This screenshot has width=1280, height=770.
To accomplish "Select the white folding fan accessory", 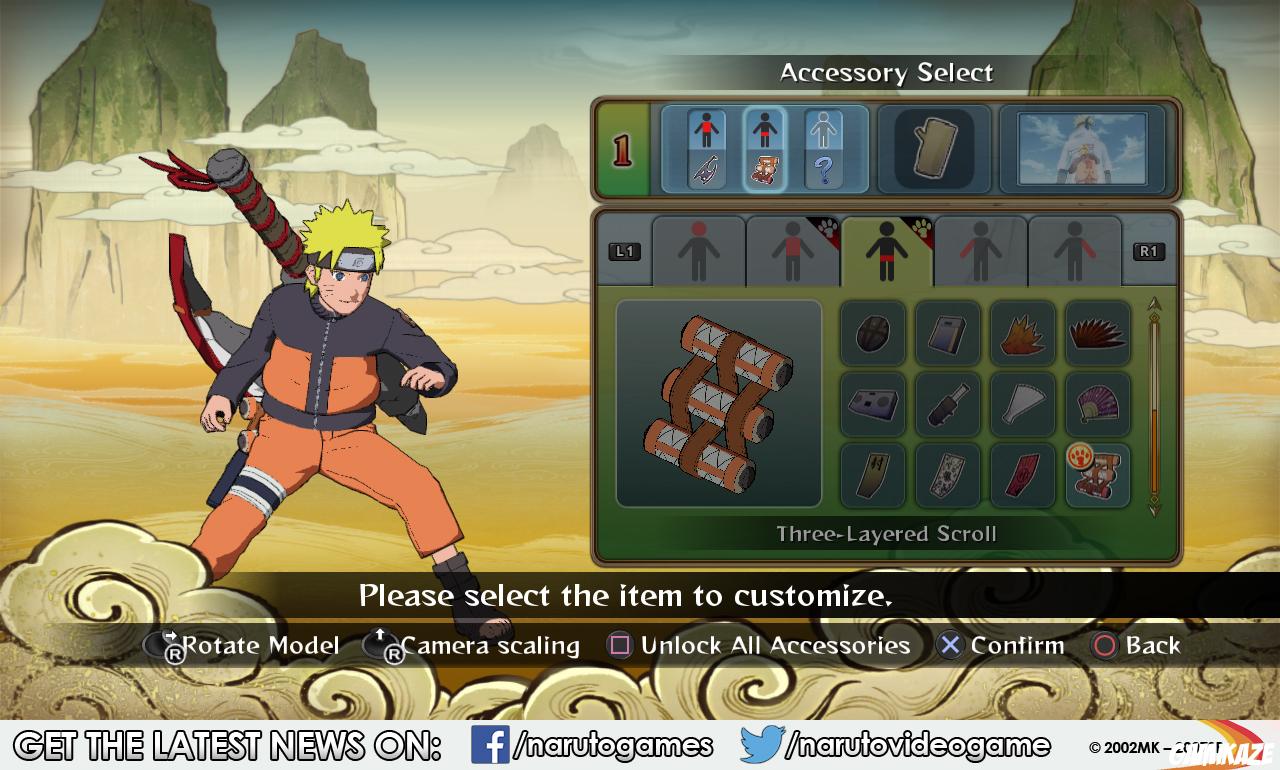I will [1022, 405].
